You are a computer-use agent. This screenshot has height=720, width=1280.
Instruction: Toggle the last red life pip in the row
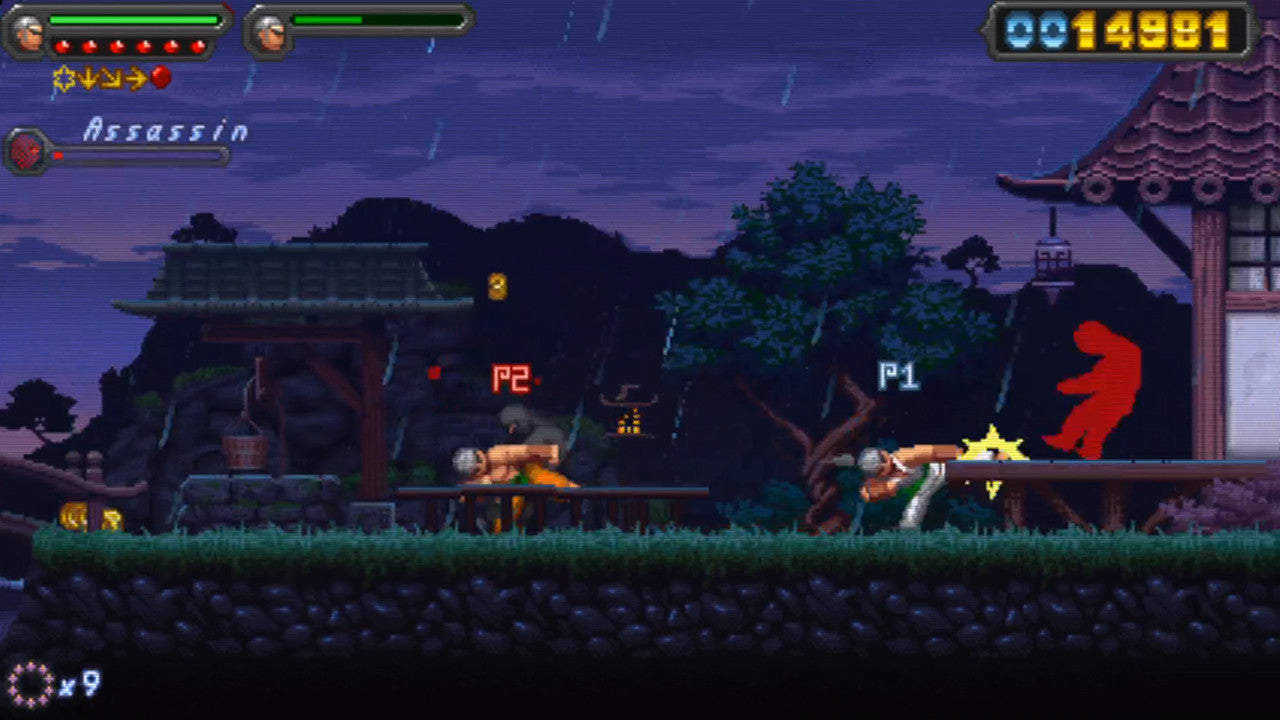click(197, 44)
